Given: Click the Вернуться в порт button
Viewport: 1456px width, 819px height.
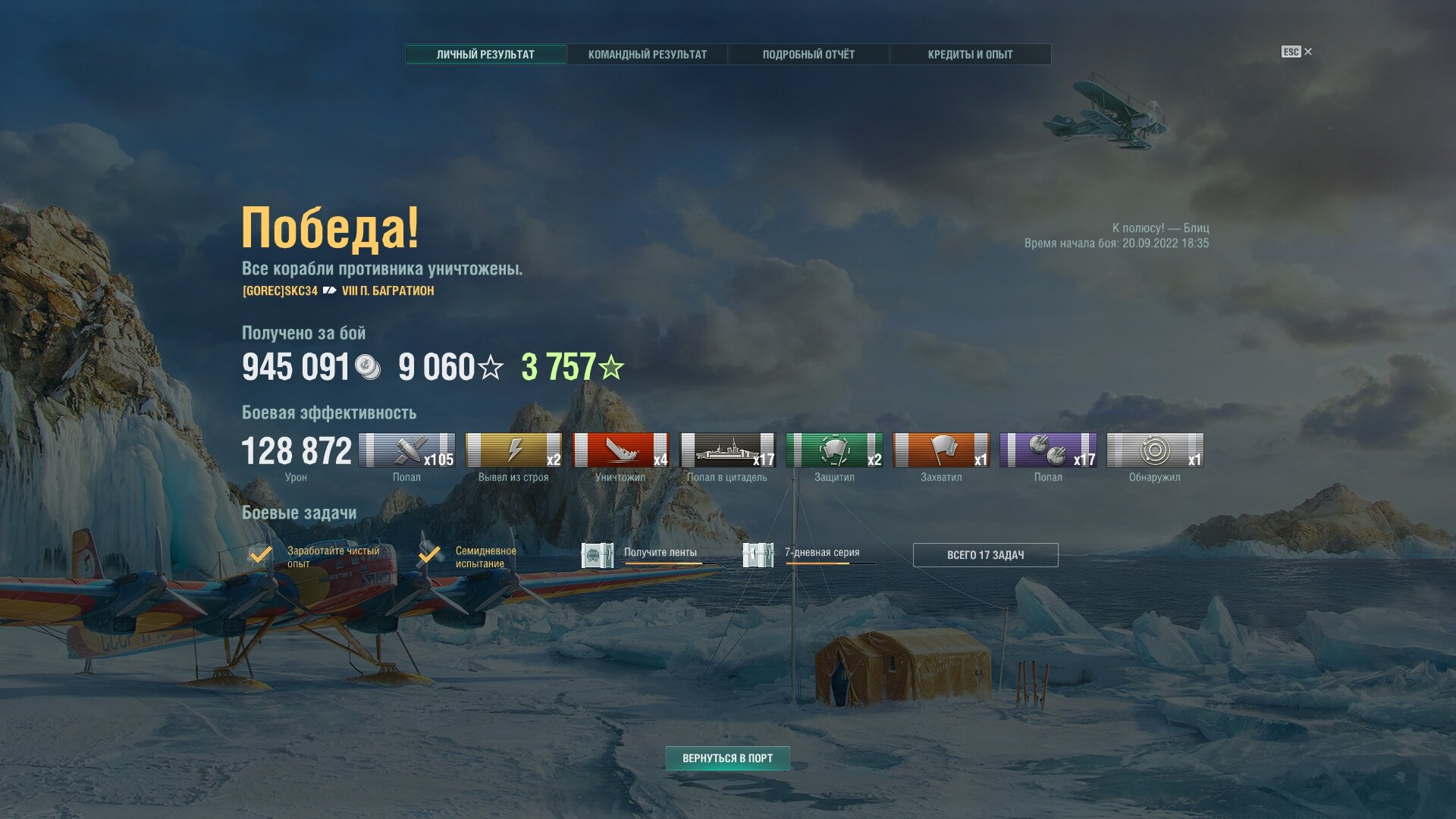Looking at the screenshot, I should click(727, 758).
